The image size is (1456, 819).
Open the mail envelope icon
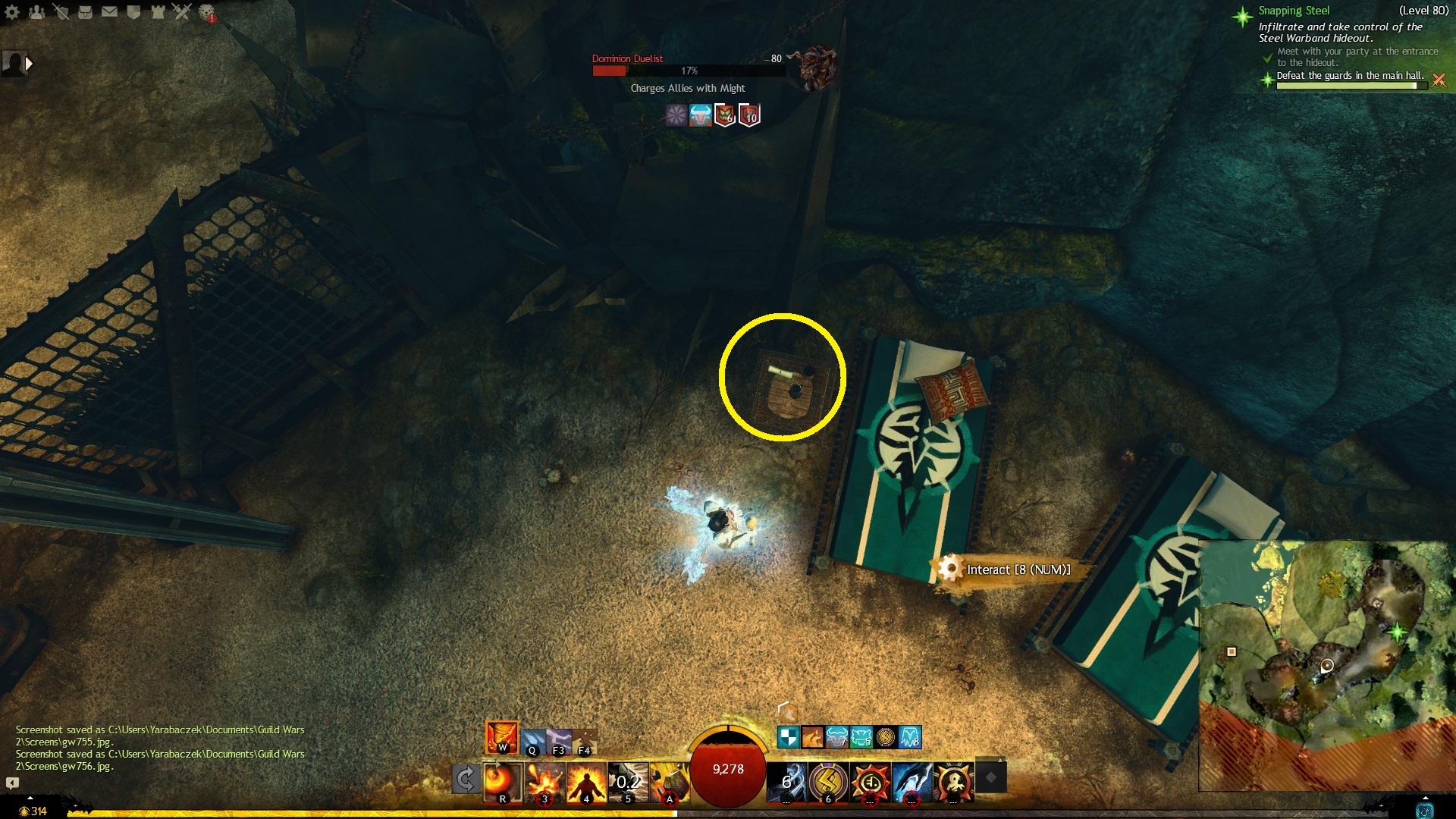click(109, 12)
